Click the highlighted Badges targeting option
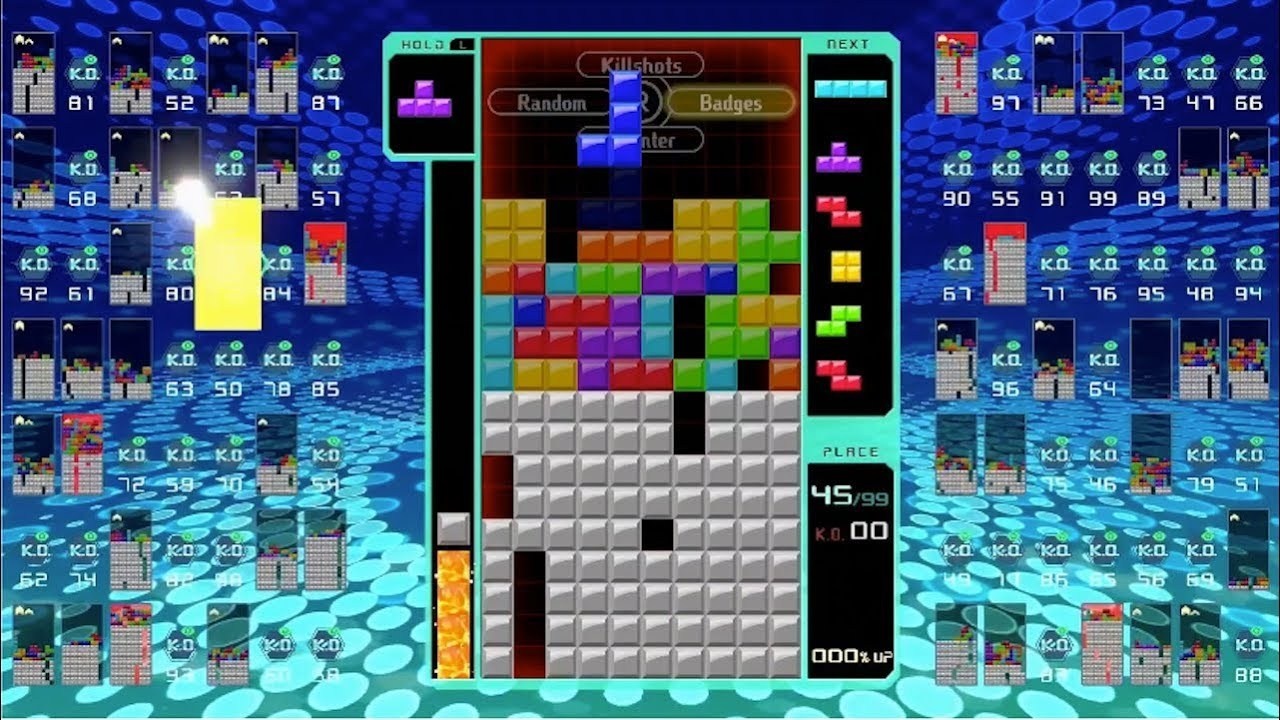This screenshot has width=1280, height=720. [x=732, y=102]
